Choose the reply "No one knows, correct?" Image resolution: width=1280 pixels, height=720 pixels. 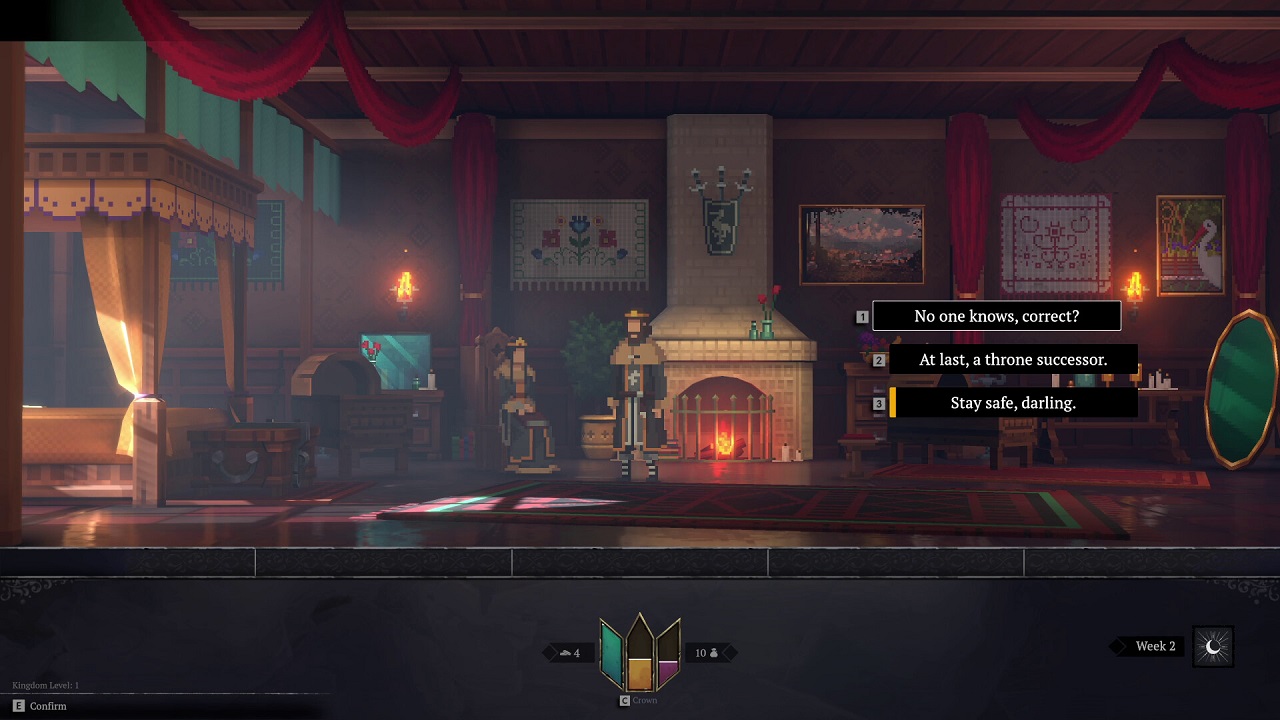(x=996, y=316)
